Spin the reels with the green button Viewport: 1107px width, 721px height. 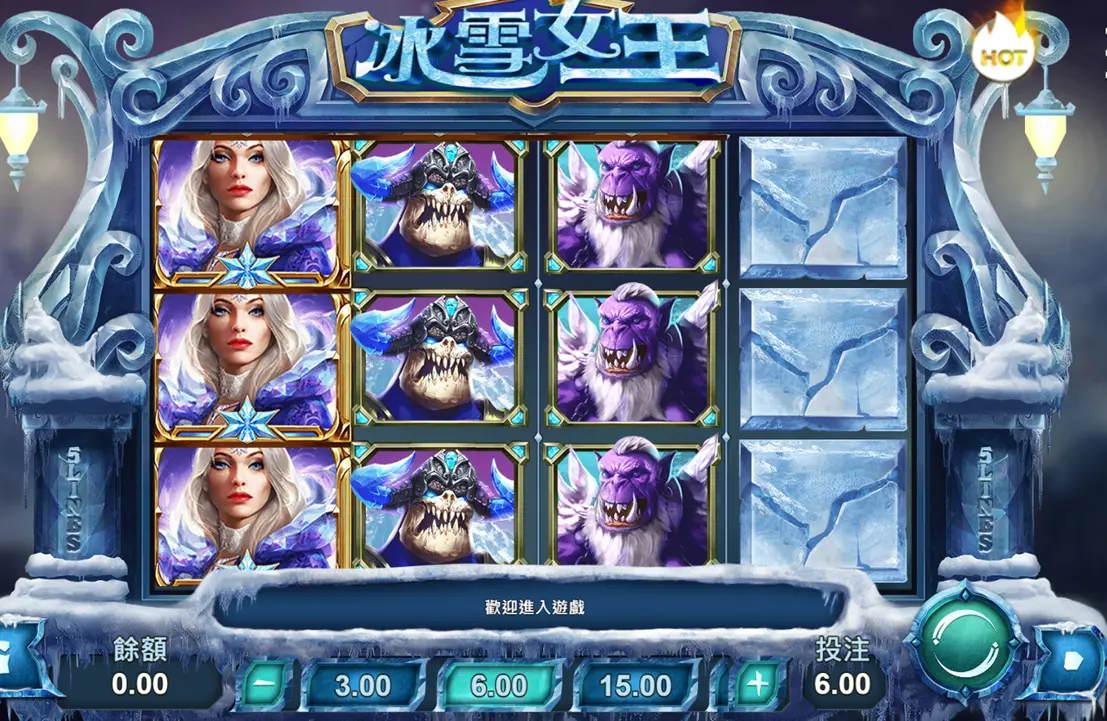click(965, 644)
